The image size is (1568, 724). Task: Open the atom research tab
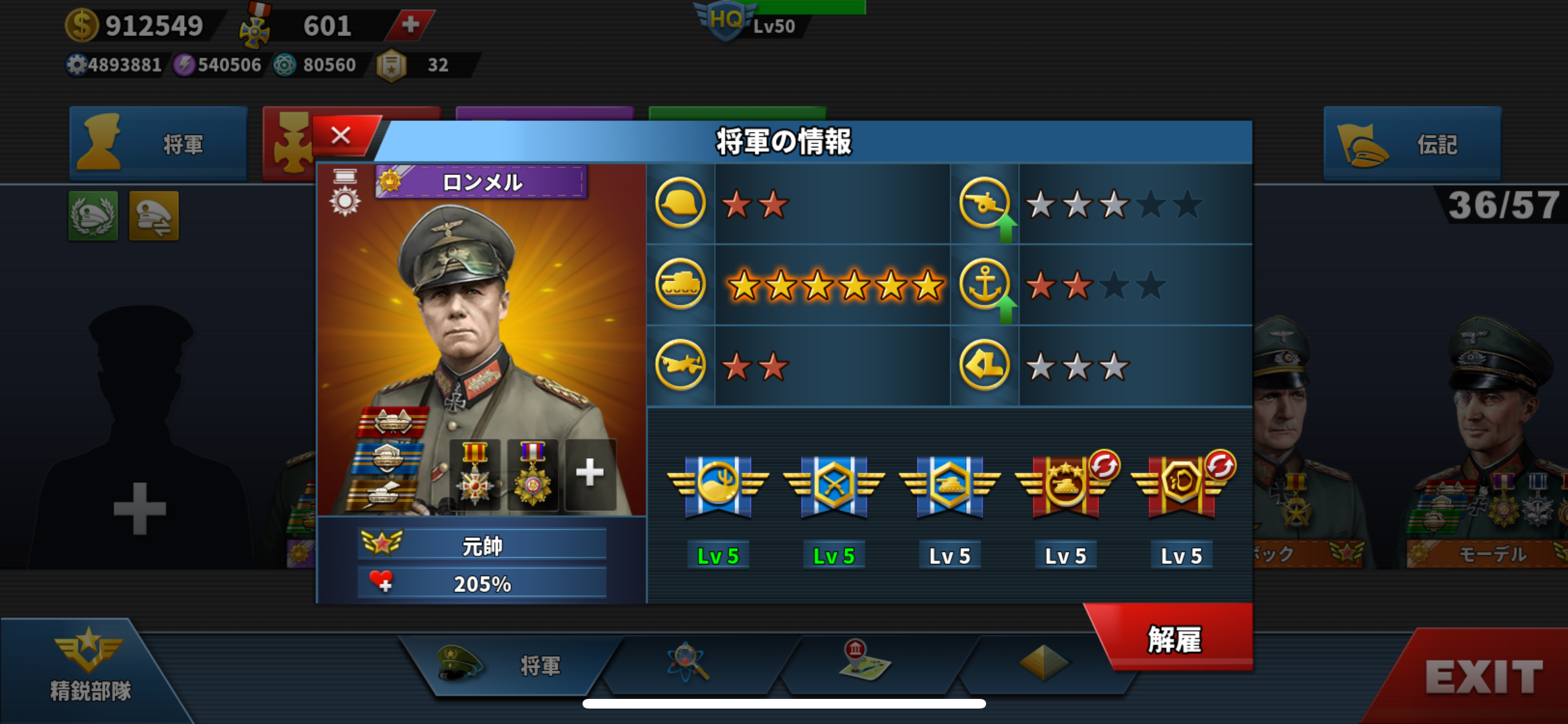[688, 663]
